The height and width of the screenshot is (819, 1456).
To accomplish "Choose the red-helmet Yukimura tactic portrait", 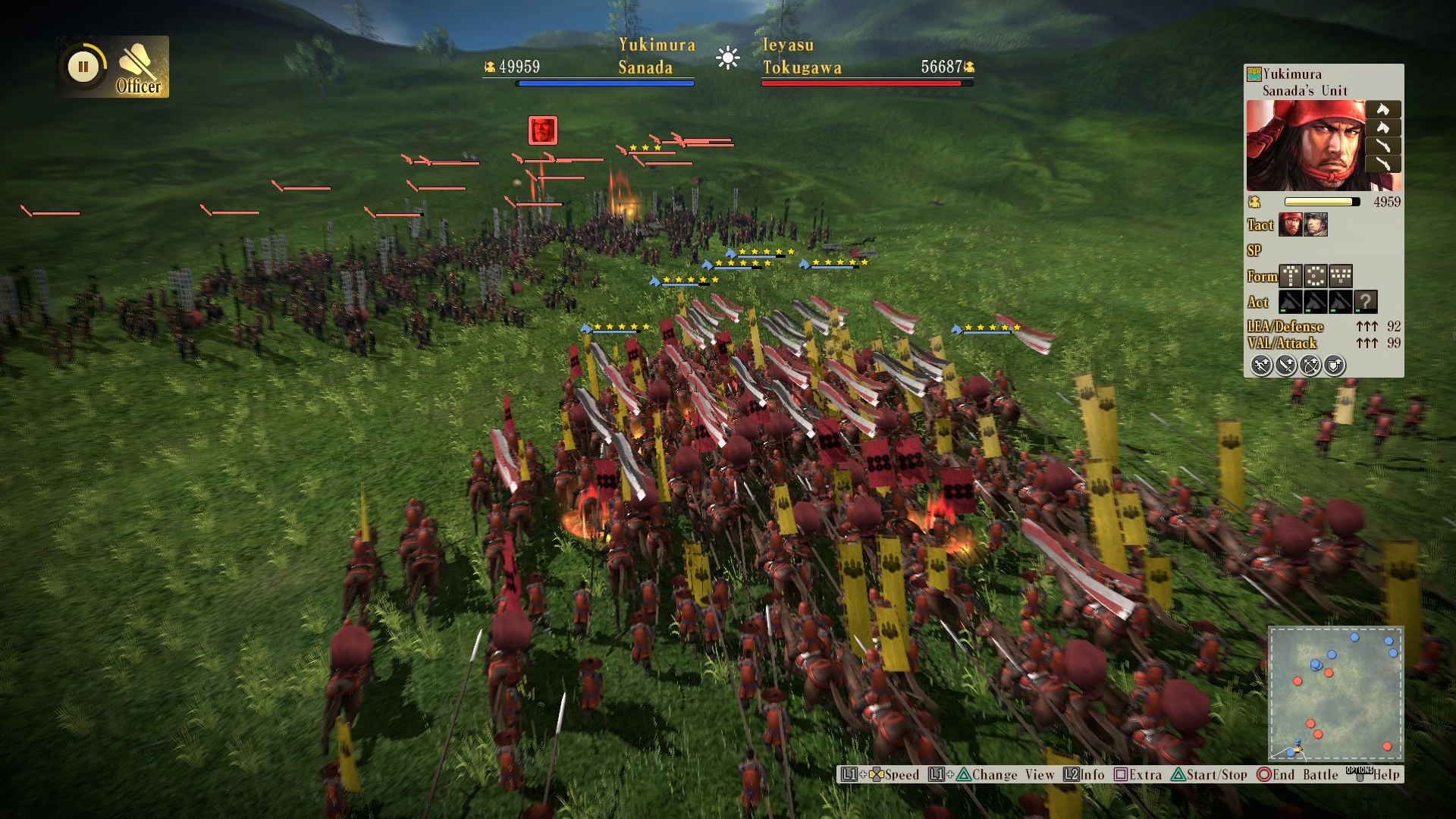I will pos(1290,224).
